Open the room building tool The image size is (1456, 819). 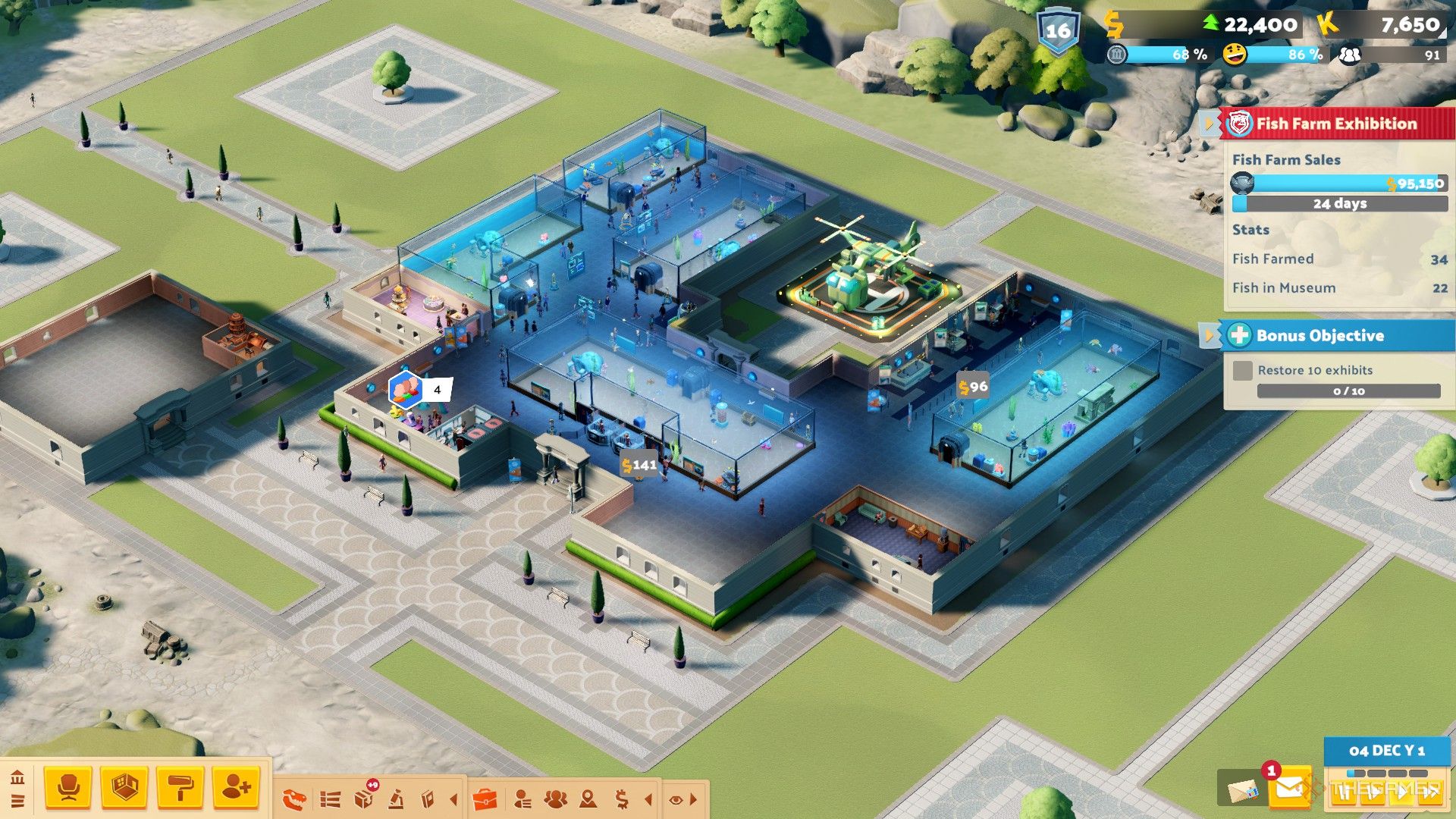[124, 786]
